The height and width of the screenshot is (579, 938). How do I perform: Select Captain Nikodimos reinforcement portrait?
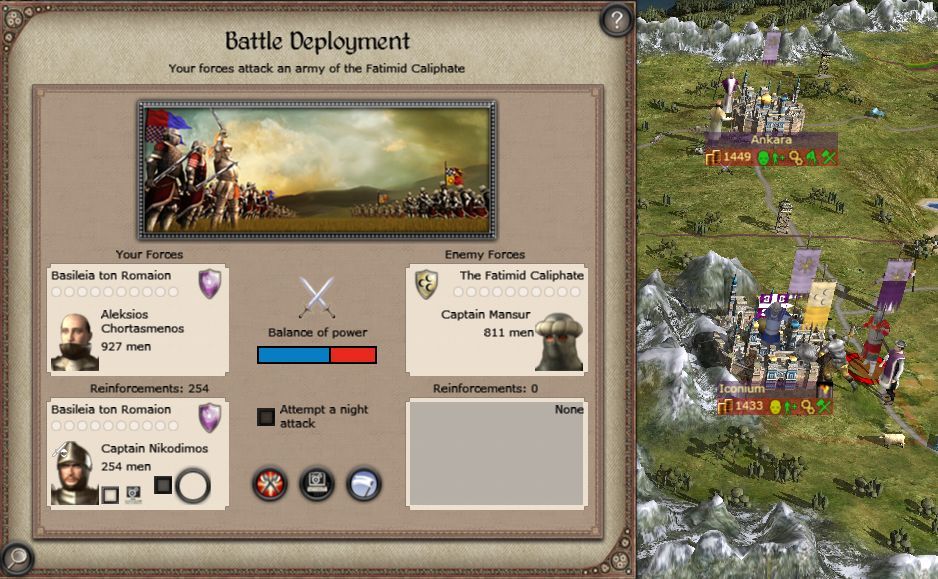[x=75, y=474]
